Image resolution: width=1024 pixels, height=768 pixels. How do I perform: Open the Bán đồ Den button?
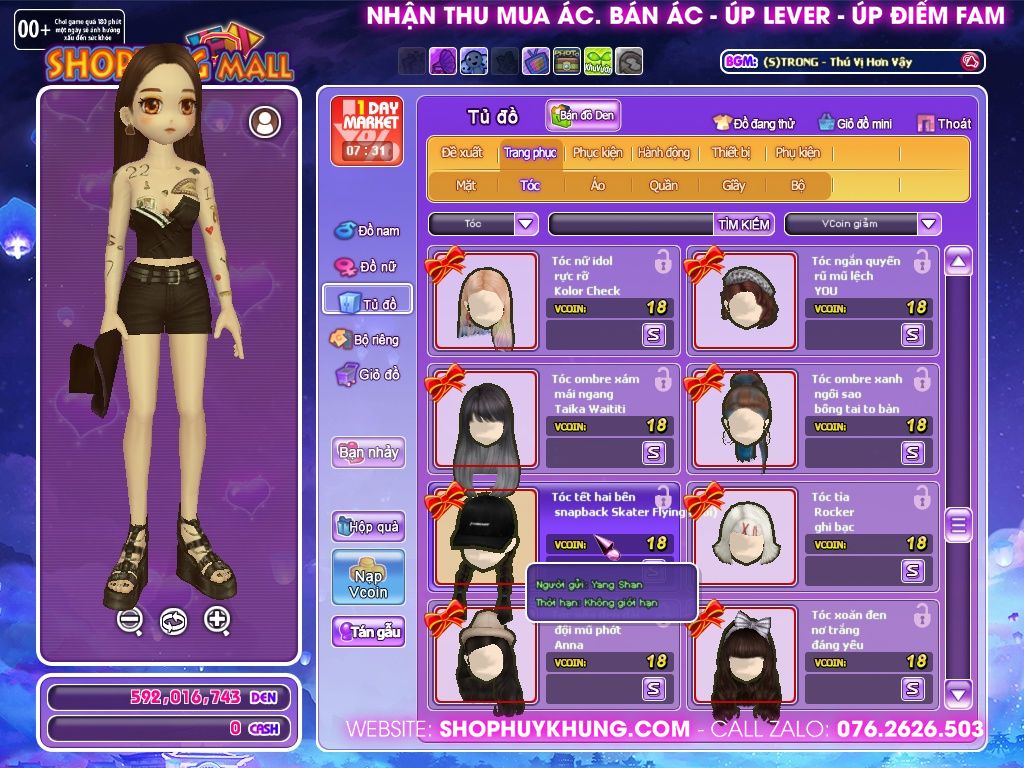coord(583,116)
